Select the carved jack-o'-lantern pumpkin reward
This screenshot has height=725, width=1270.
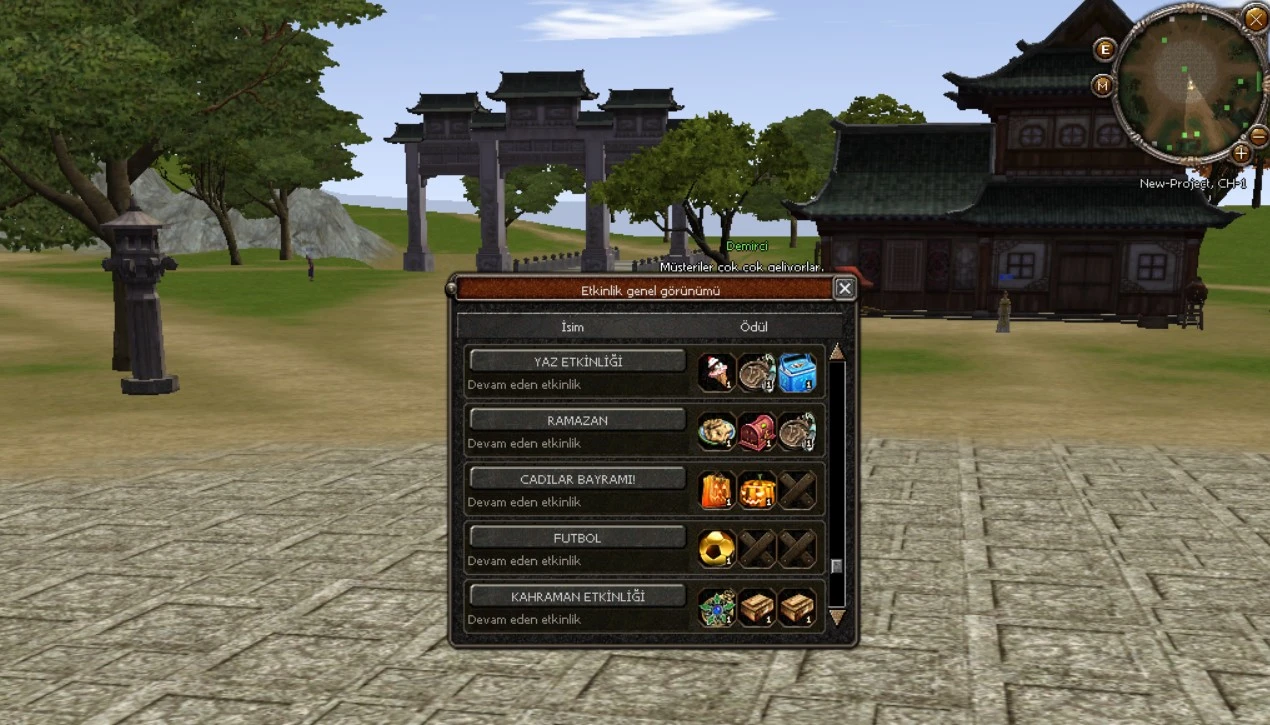coord(757,490)
